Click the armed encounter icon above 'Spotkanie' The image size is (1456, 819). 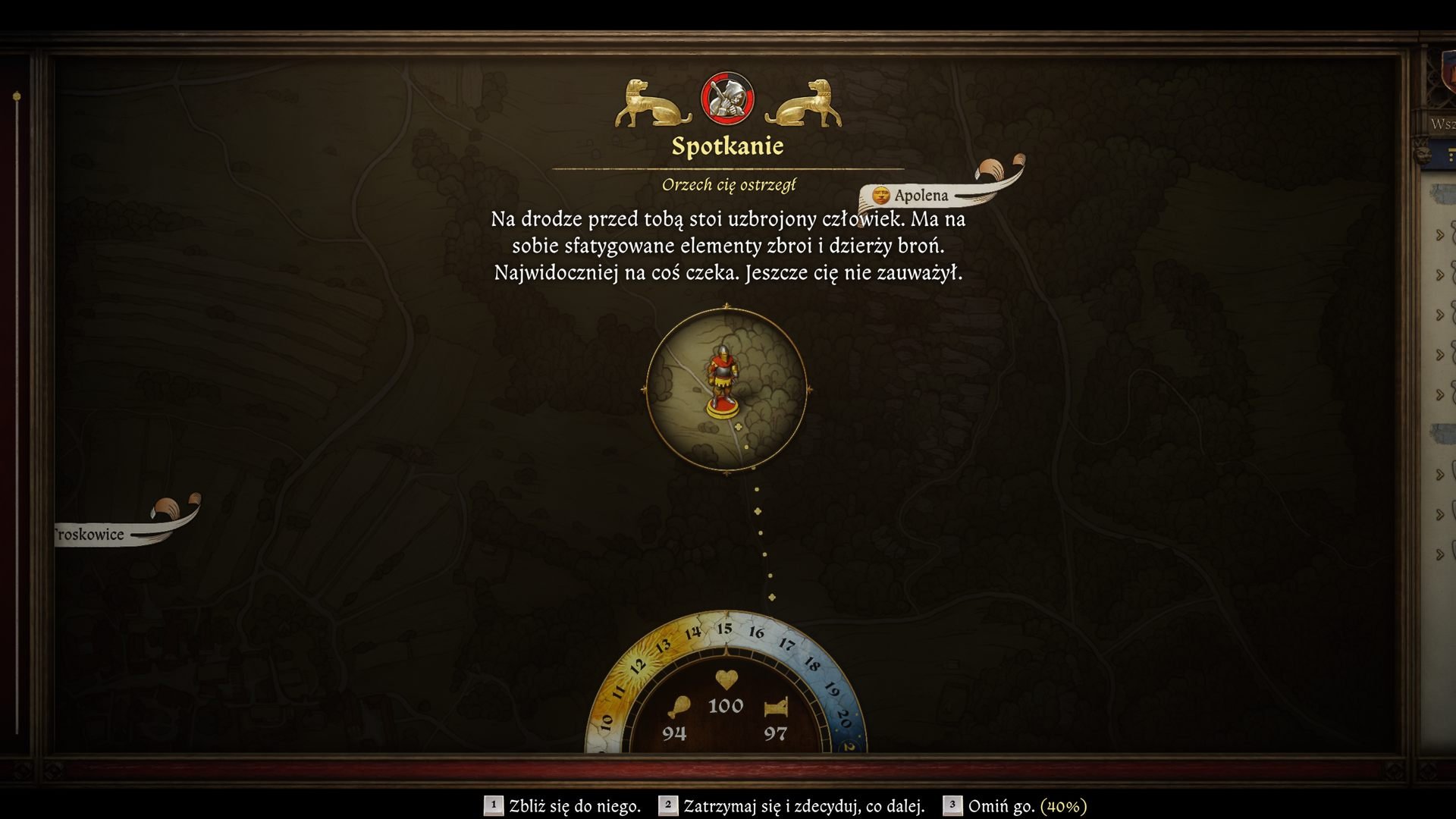tap(726, 99)
